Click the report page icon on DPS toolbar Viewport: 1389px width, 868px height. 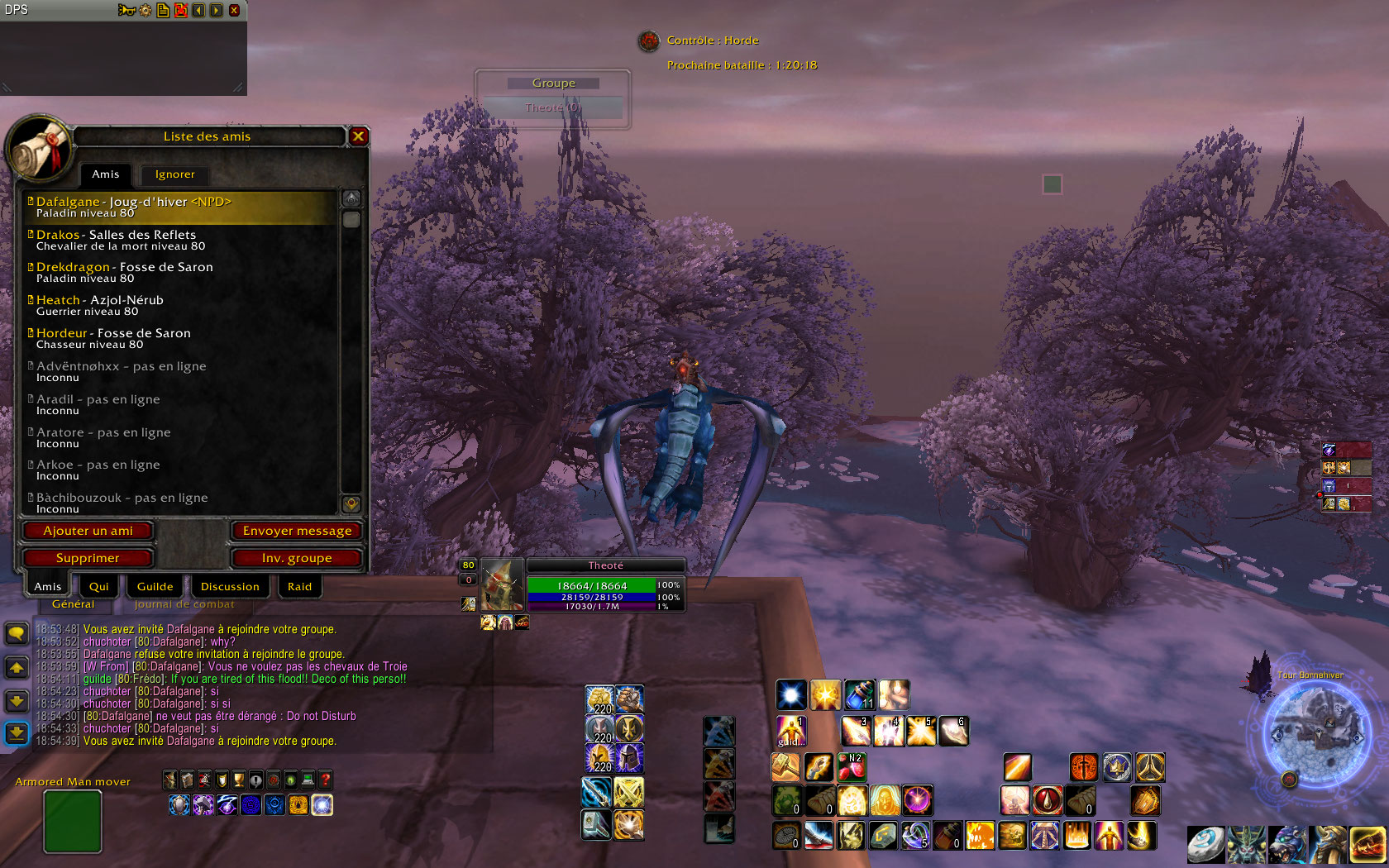(163, 10)
